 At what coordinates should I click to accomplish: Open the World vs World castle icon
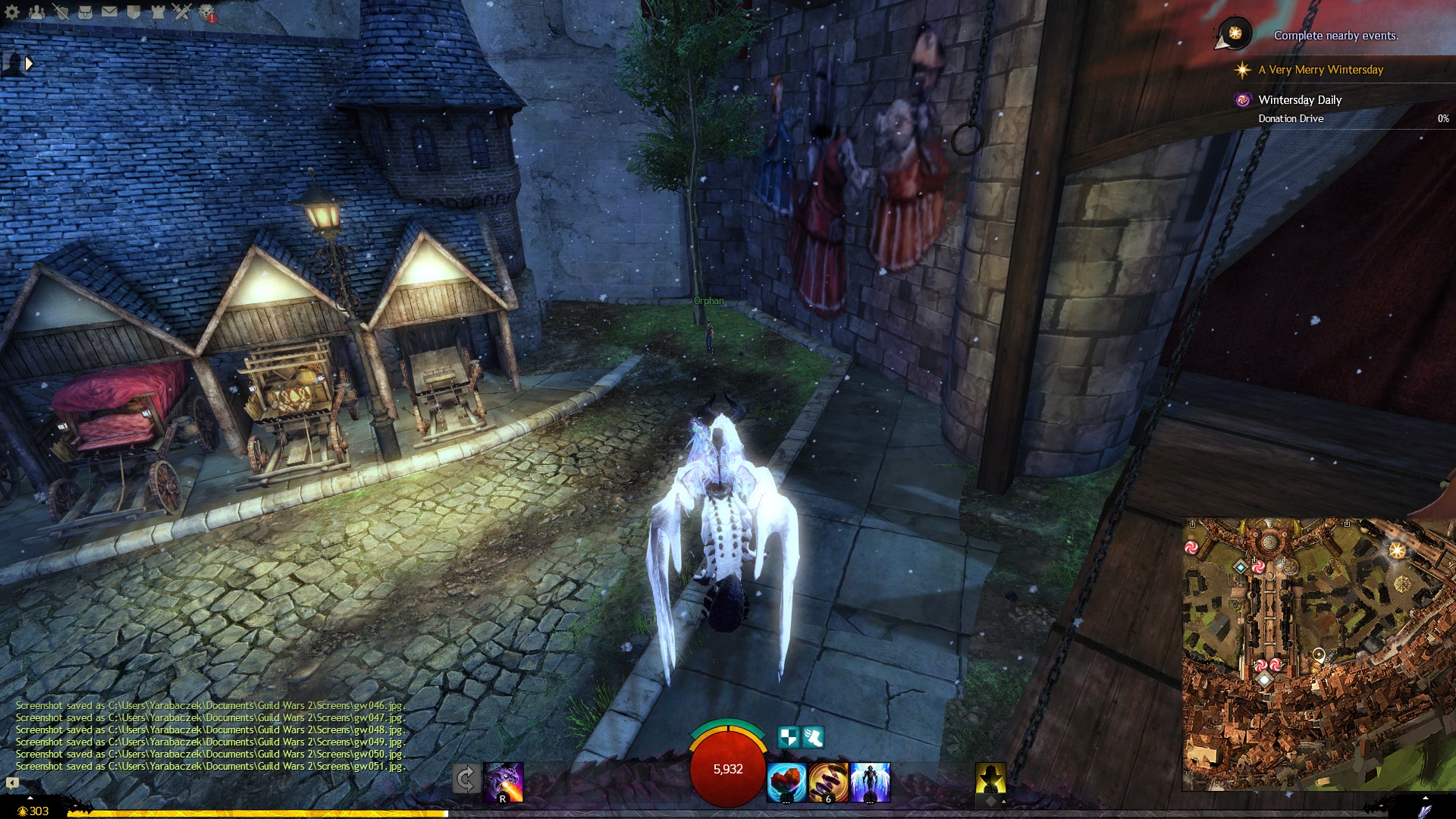tap(158, 11)
